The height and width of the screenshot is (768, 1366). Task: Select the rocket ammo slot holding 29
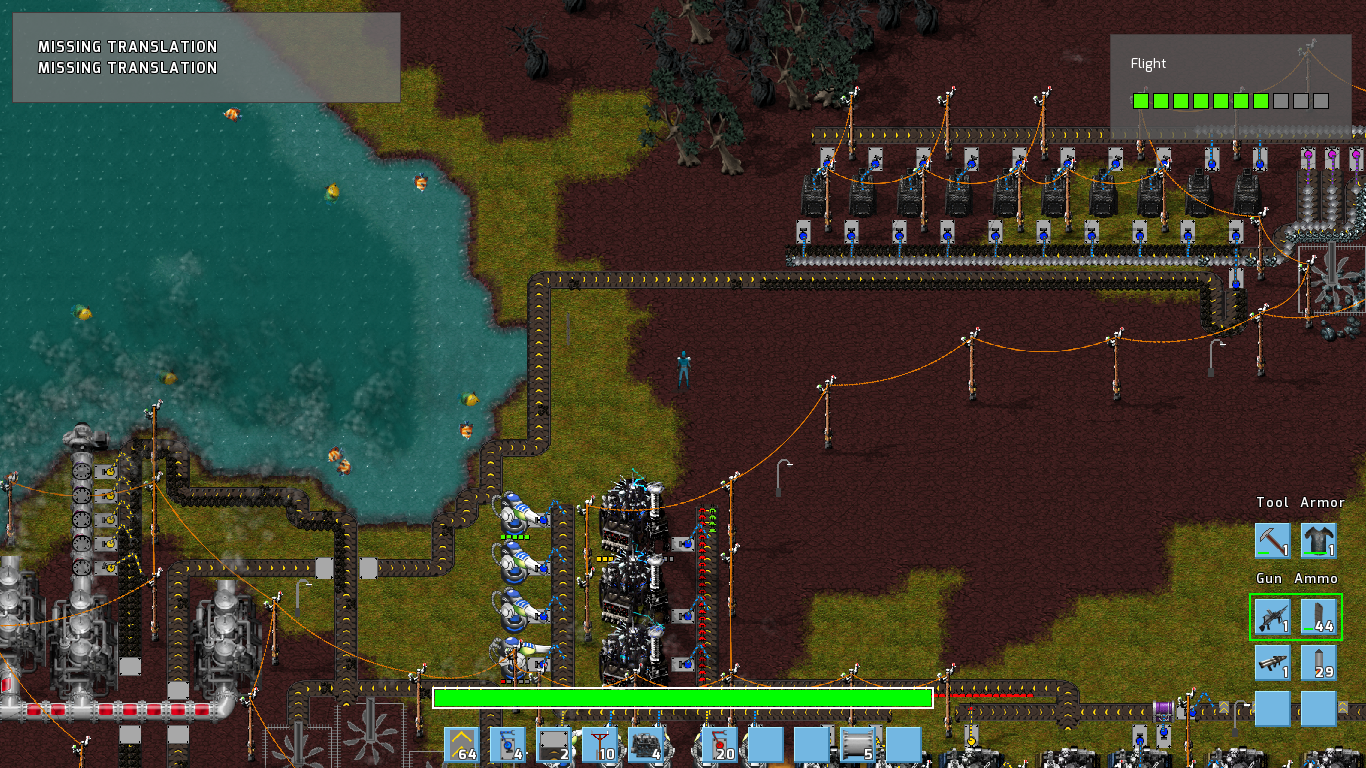click(1319, 662)
